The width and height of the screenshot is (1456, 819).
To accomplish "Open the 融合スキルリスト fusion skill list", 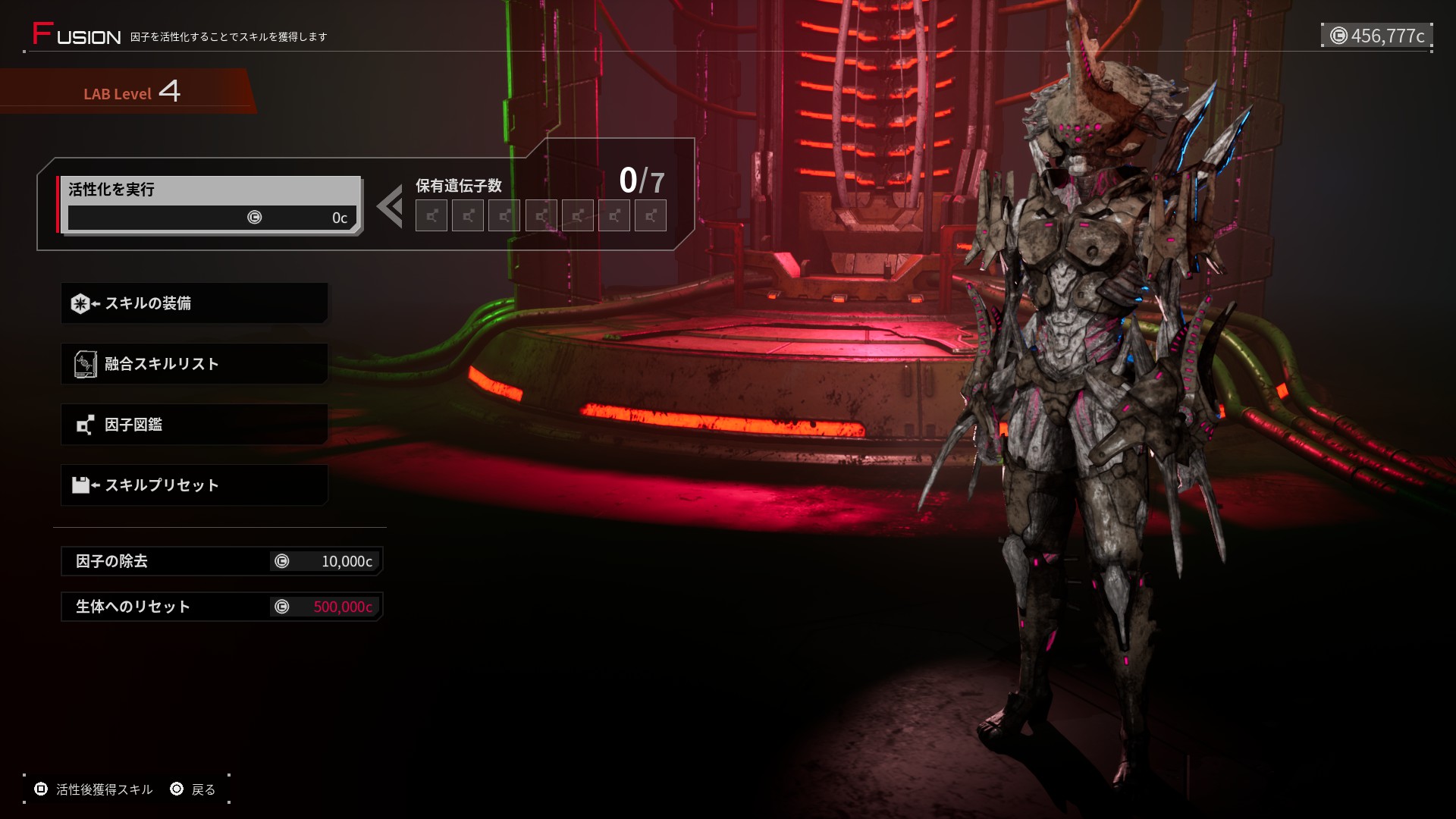I will coord(194,364).
